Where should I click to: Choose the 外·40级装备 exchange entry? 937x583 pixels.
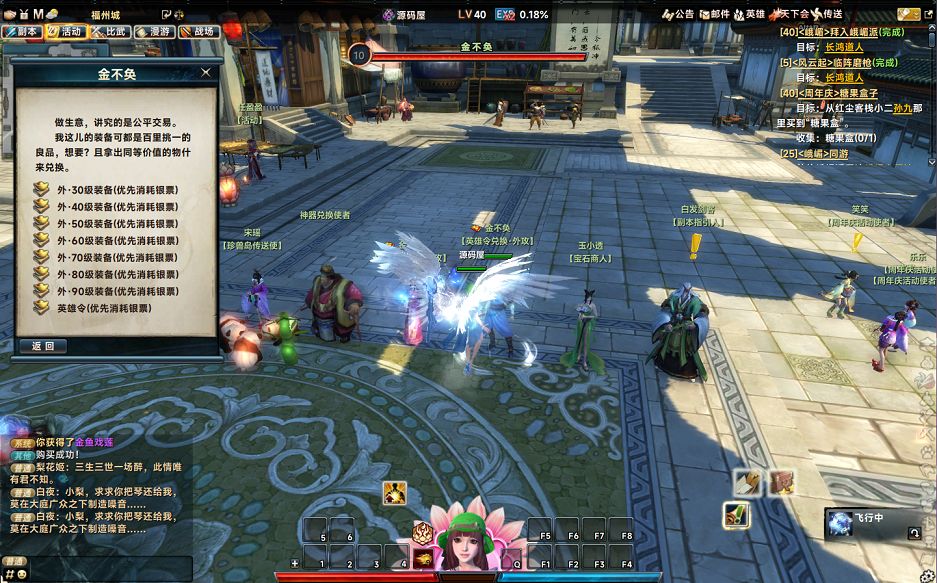(x=118, y=205)
